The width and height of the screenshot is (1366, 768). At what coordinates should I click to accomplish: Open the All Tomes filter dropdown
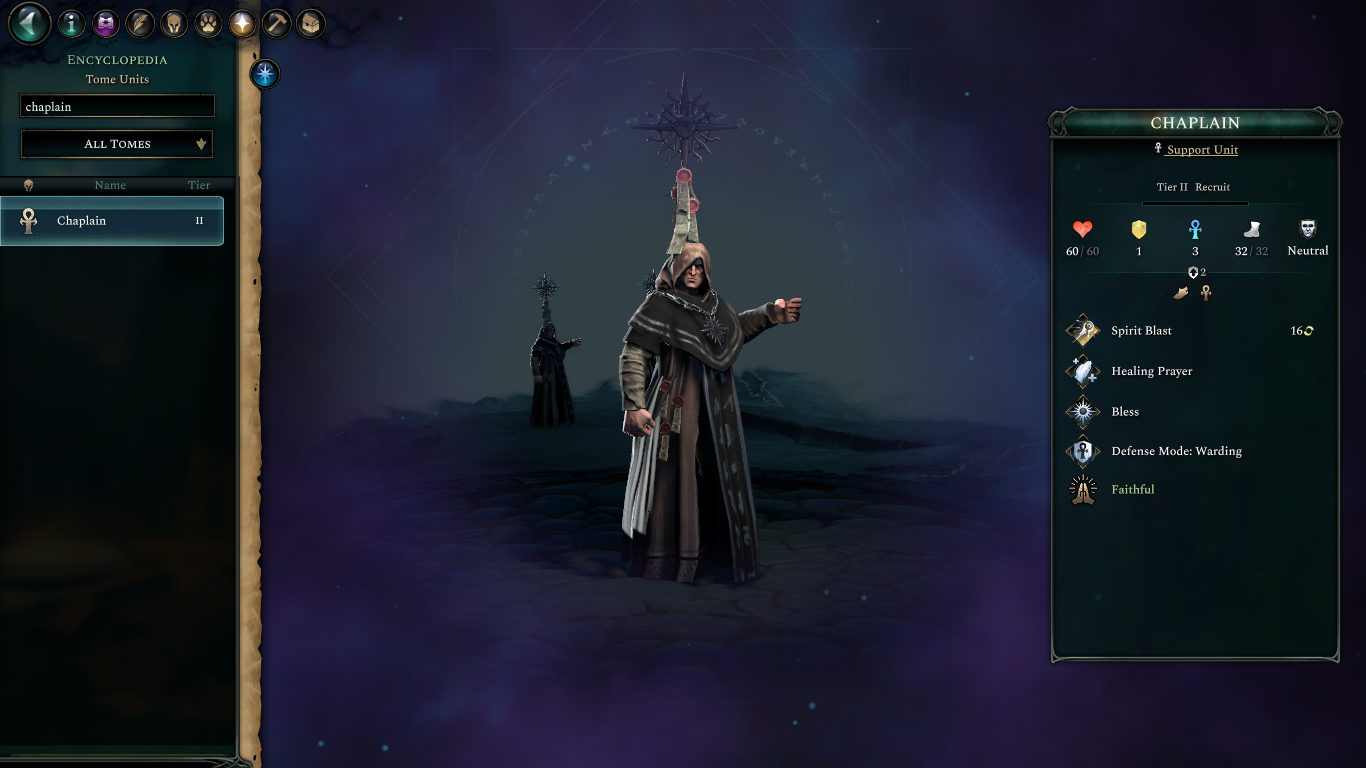(116, 144)
